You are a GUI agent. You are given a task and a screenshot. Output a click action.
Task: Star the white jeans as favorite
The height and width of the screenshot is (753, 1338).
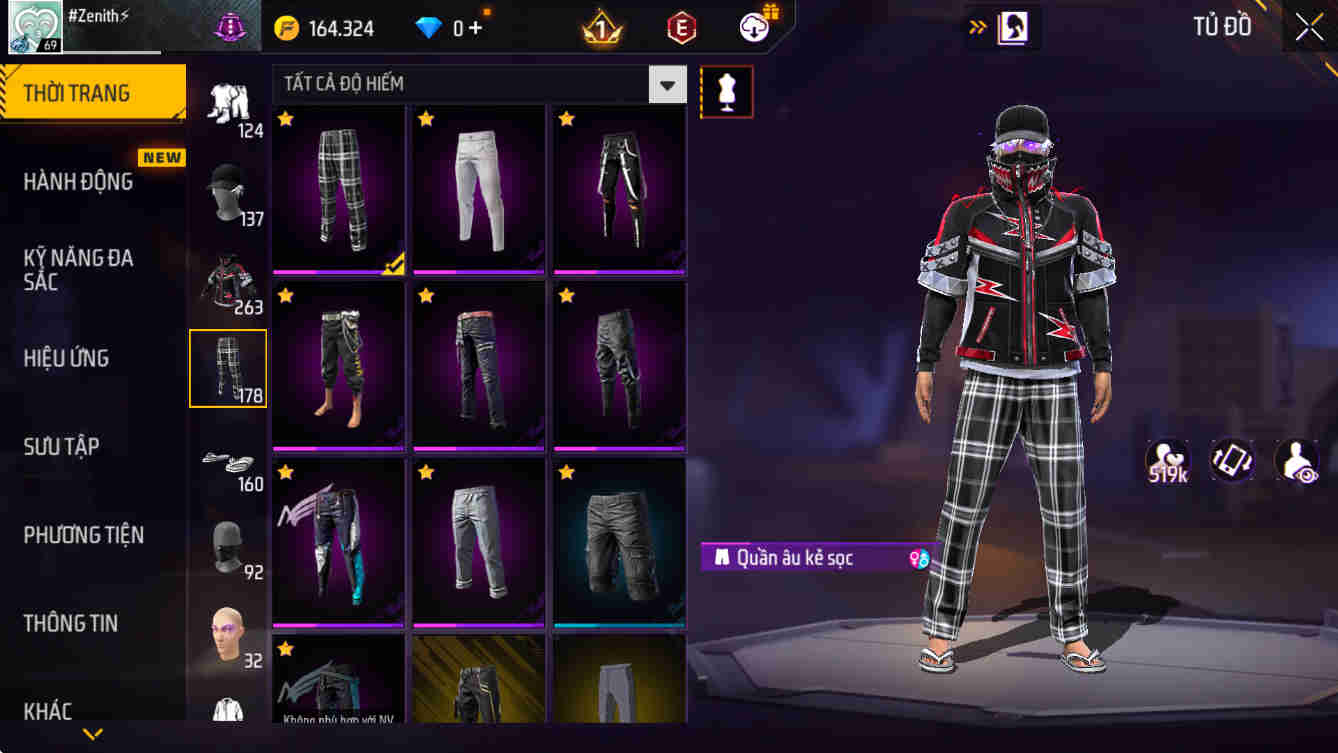425,118
